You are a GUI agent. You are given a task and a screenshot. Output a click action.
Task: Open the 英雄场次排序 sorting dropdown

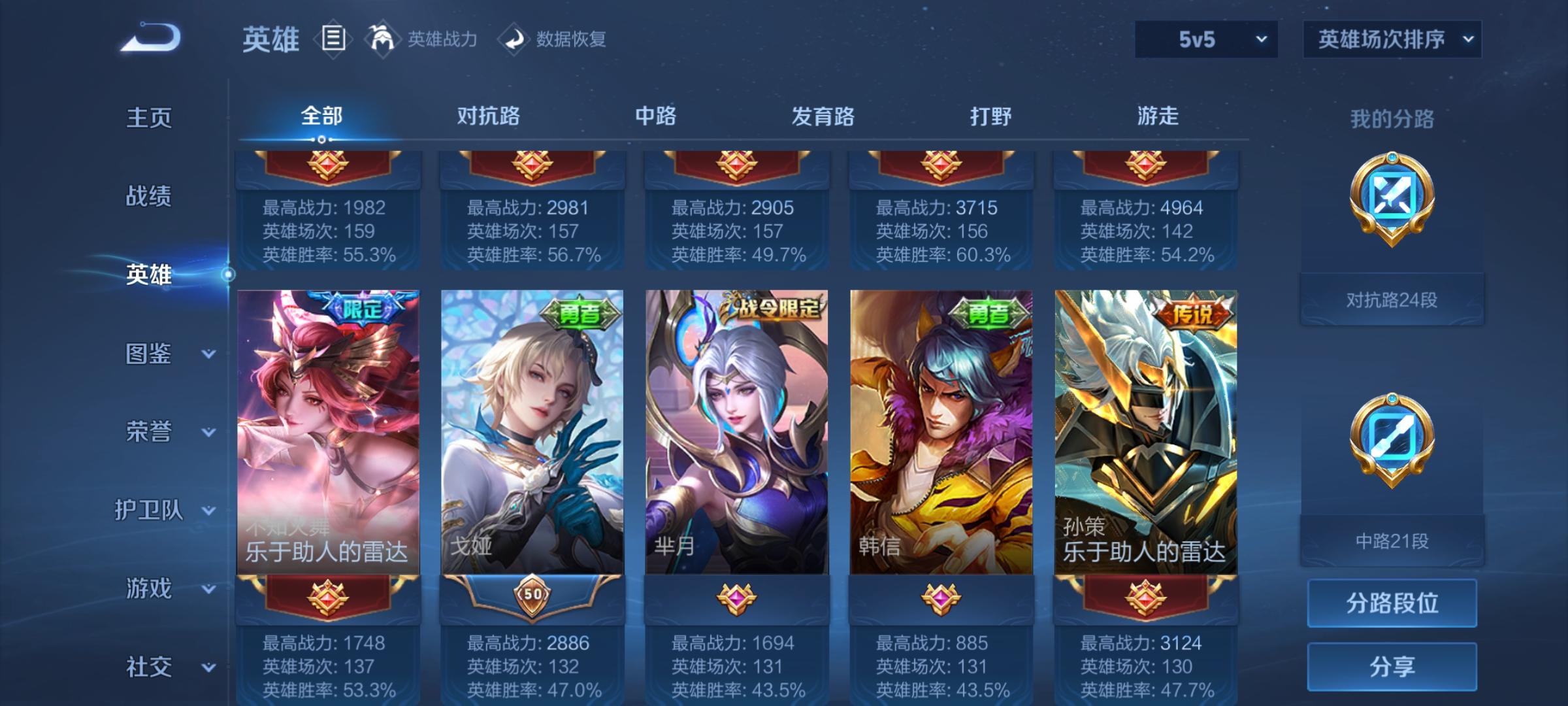[1391, 39]
